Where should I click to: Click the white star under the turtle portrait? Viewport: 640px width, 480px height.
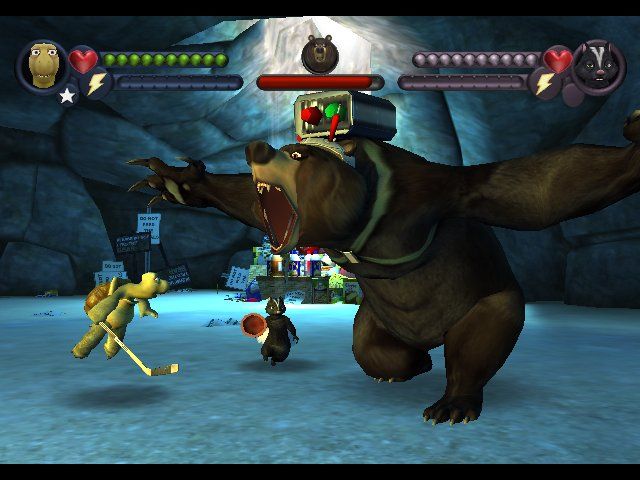point(67,96)
